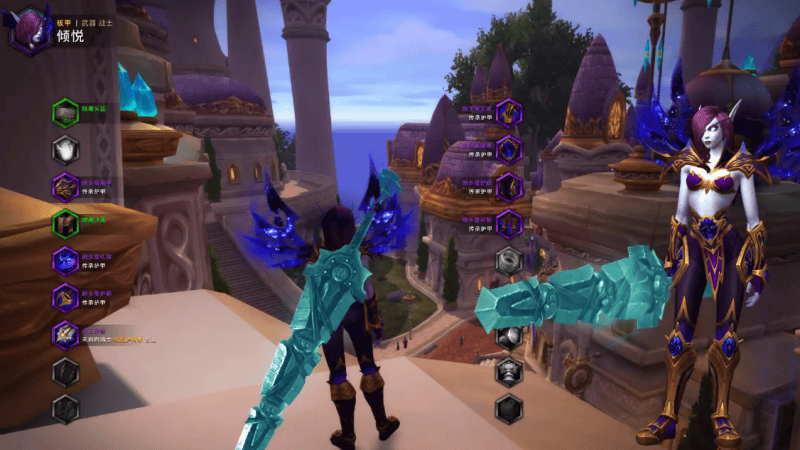The width and height of the screenshot is (800, 450).
Task: Select the grey ring slot in the right column
Action: pyautogui.click(x=510, y=260)
